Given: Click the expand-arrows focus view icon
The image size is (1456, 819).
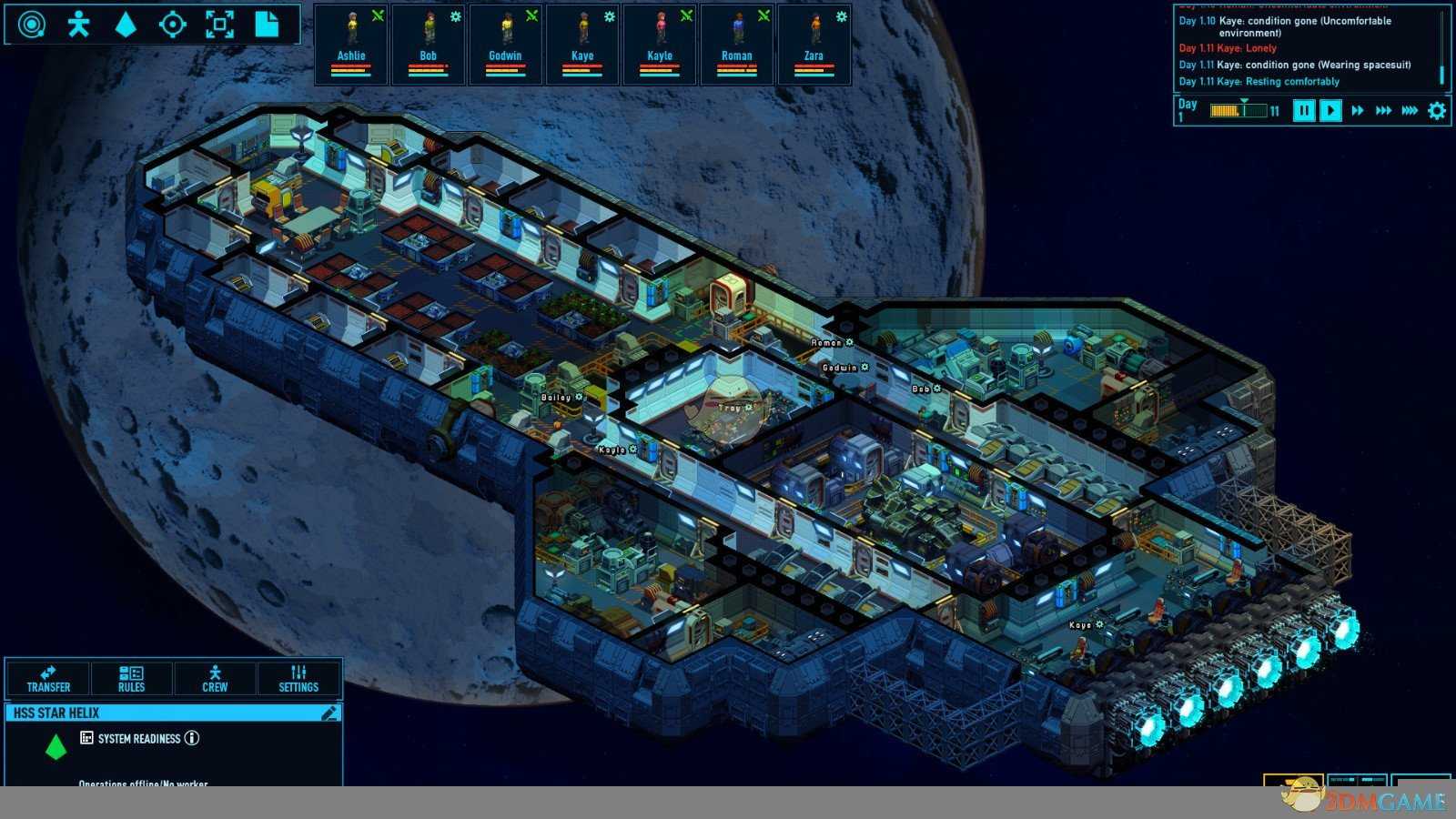Looking at the screenshot, I should [x=219, y=25].
